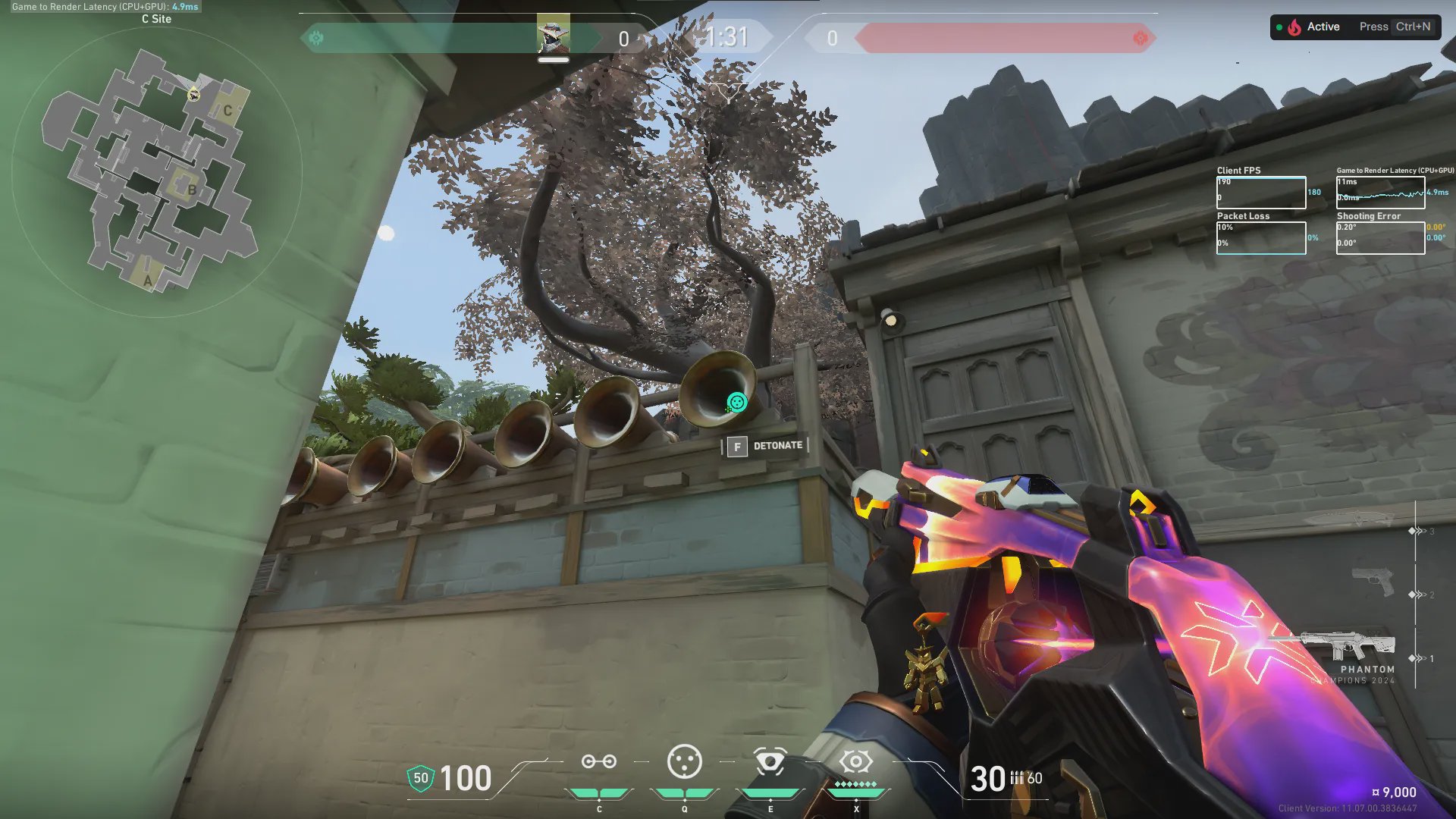Activate the Spycam ability icon
Screen dimensions: 1456x819
point(770,762)
